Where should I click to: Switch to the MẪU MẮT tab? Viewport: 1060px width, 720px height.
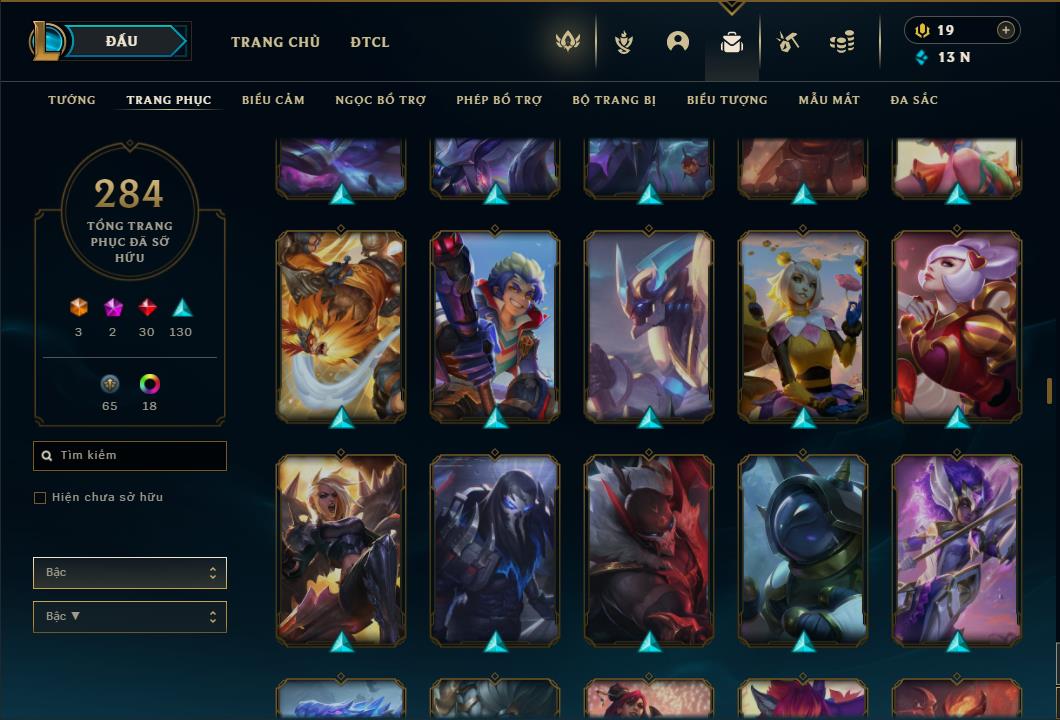click(x=829, y=100)
